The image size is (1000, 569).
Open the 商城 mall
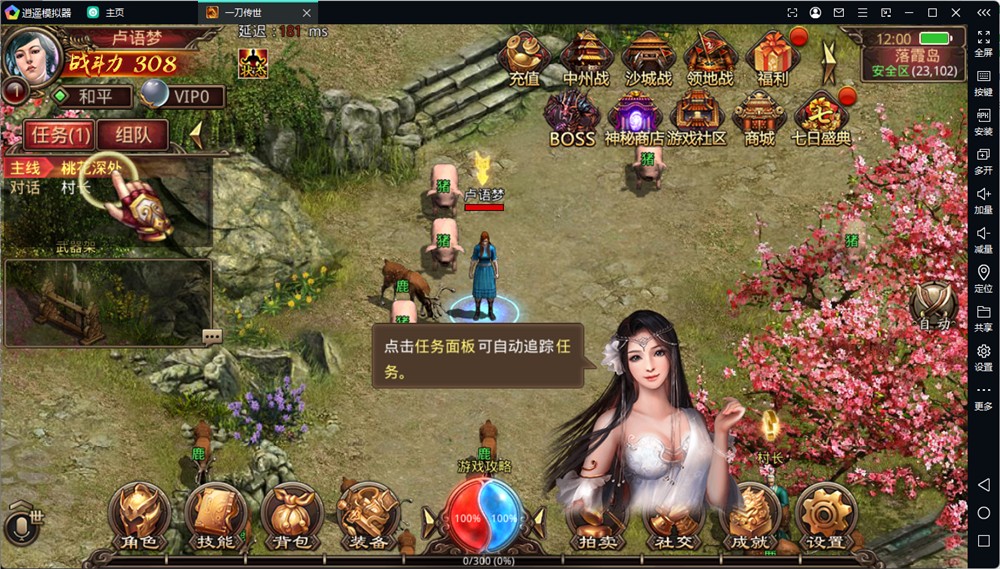pyautogui.click(x=759, y=118)
